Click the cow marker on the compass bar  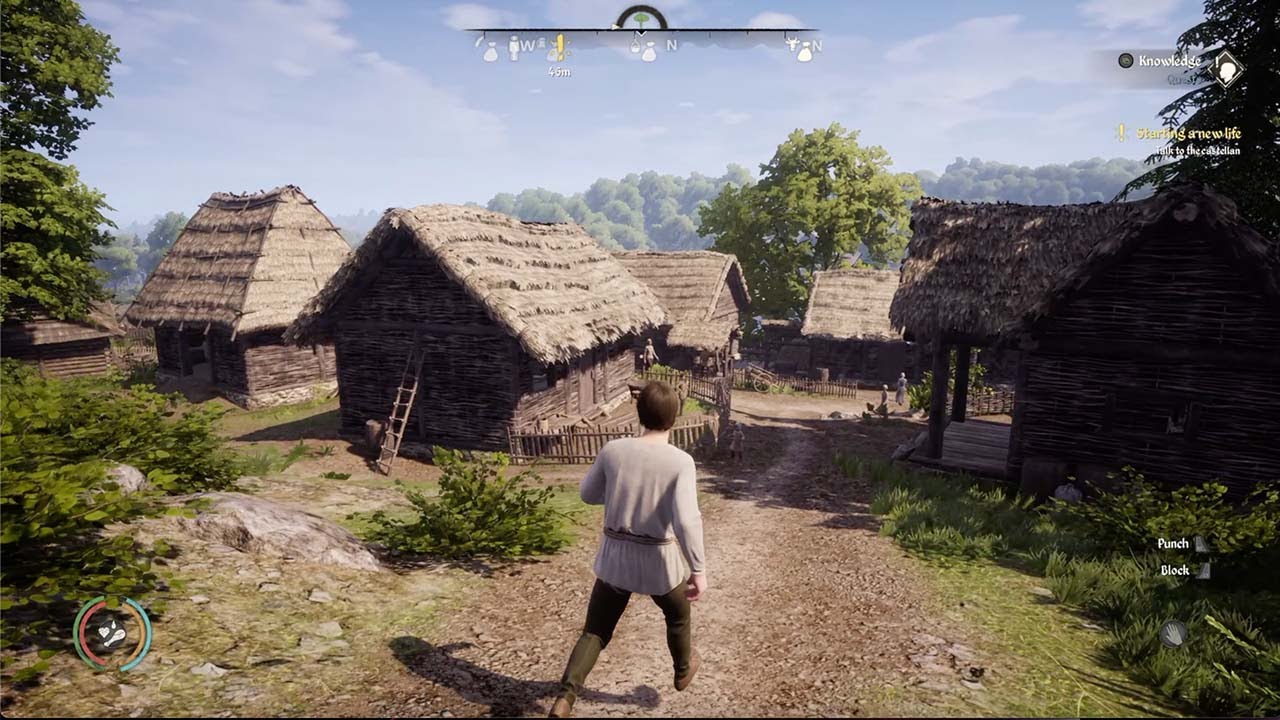[793, 46]
